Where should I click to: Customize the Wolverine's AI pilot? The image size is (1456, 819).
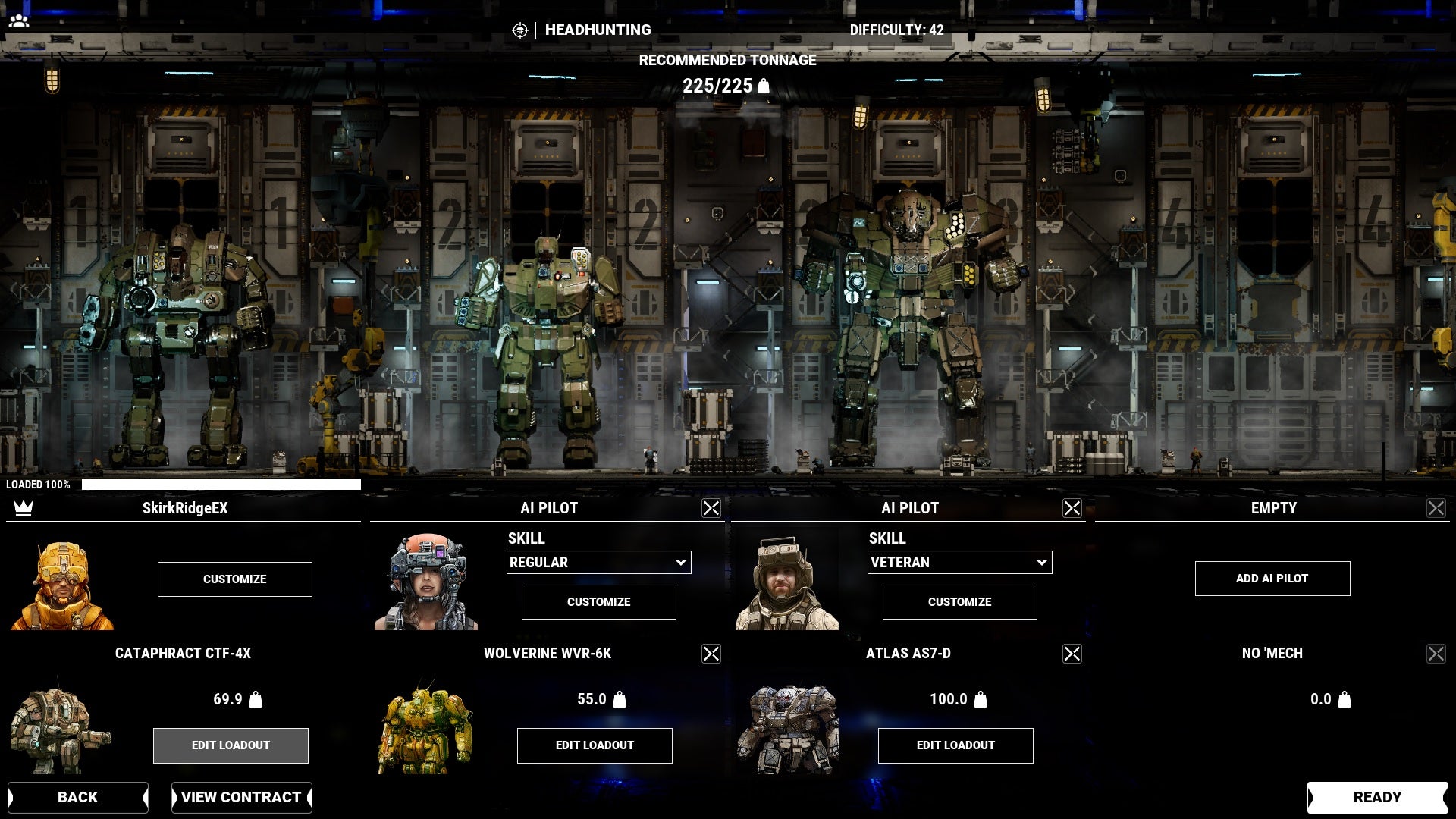pos(598,602)
